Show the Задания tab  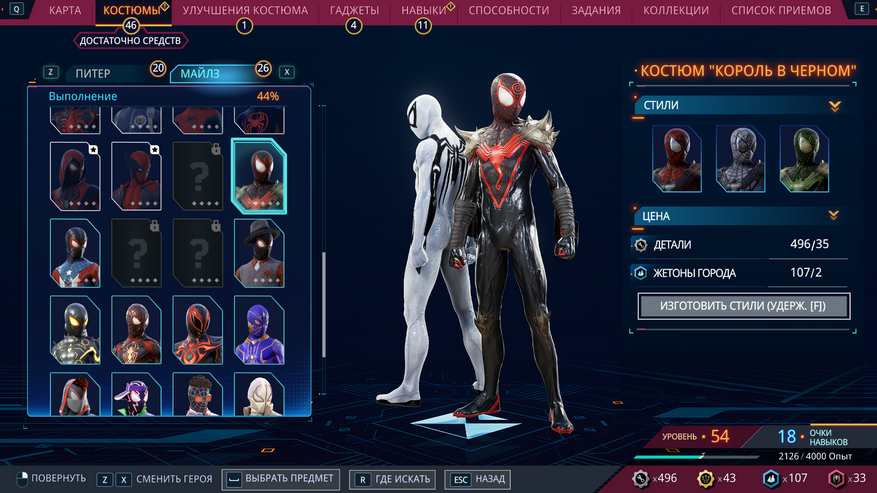595,11
